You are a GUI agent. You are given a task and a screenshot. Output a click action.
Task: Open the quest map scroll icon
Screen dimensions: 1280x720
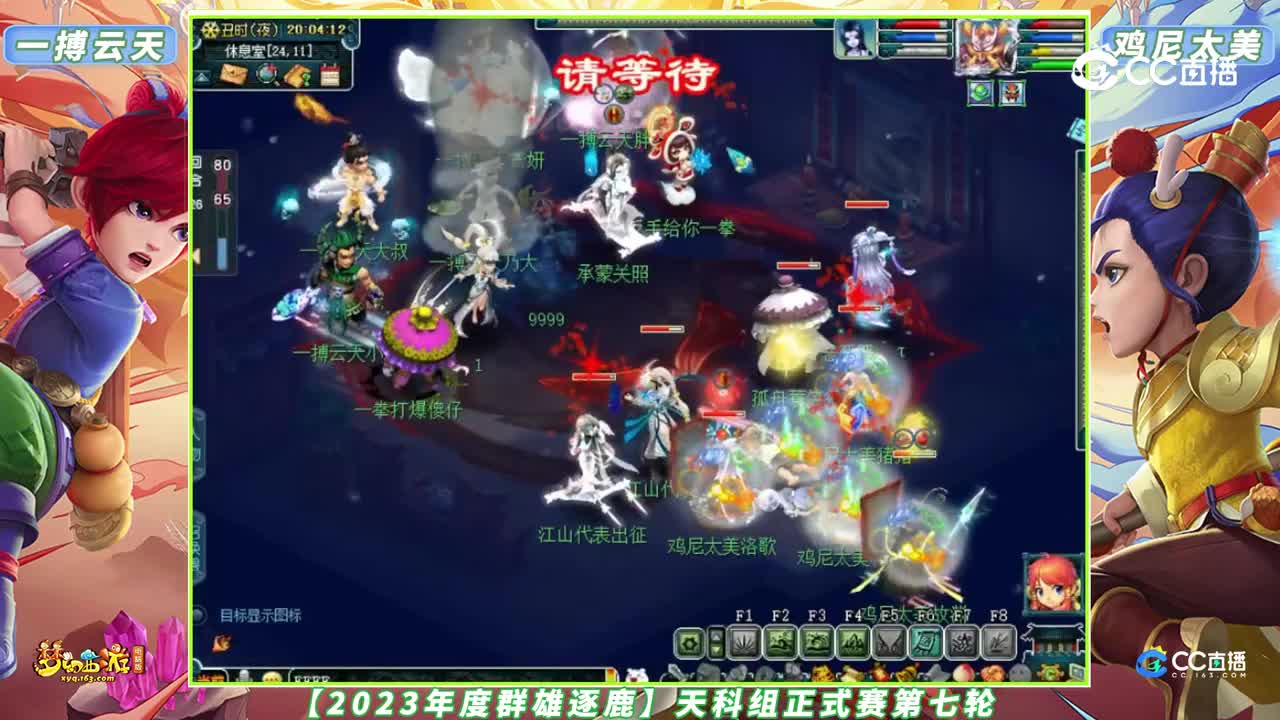tap(297, 75)
